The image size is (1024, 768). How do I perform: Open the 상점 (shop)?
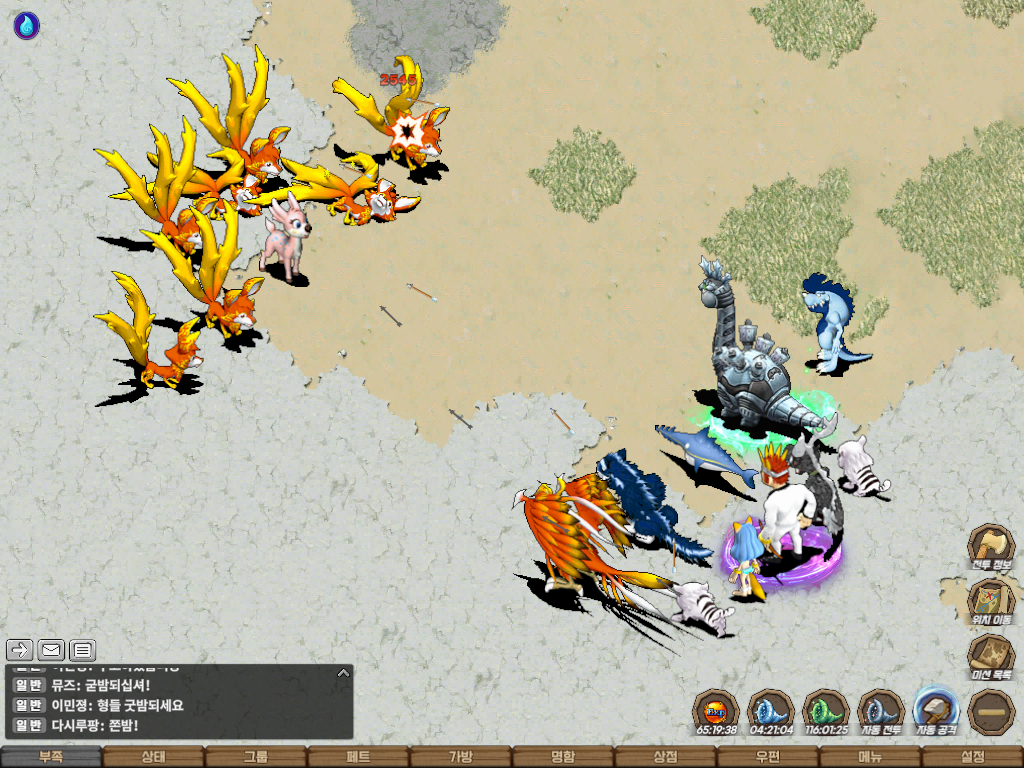pos(665,757)
